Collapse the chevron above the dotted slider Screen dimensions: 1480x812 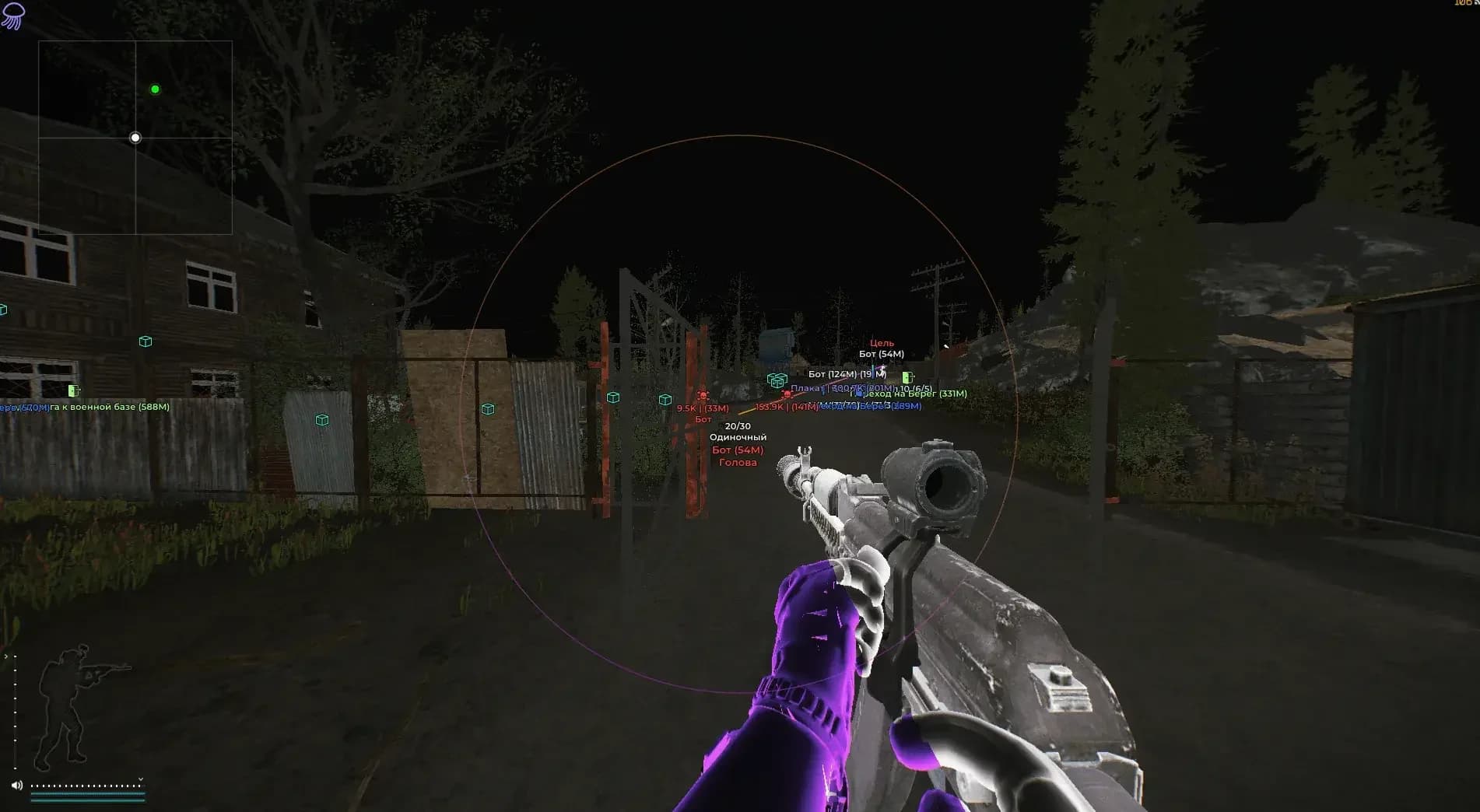click(x=141, y=779)
